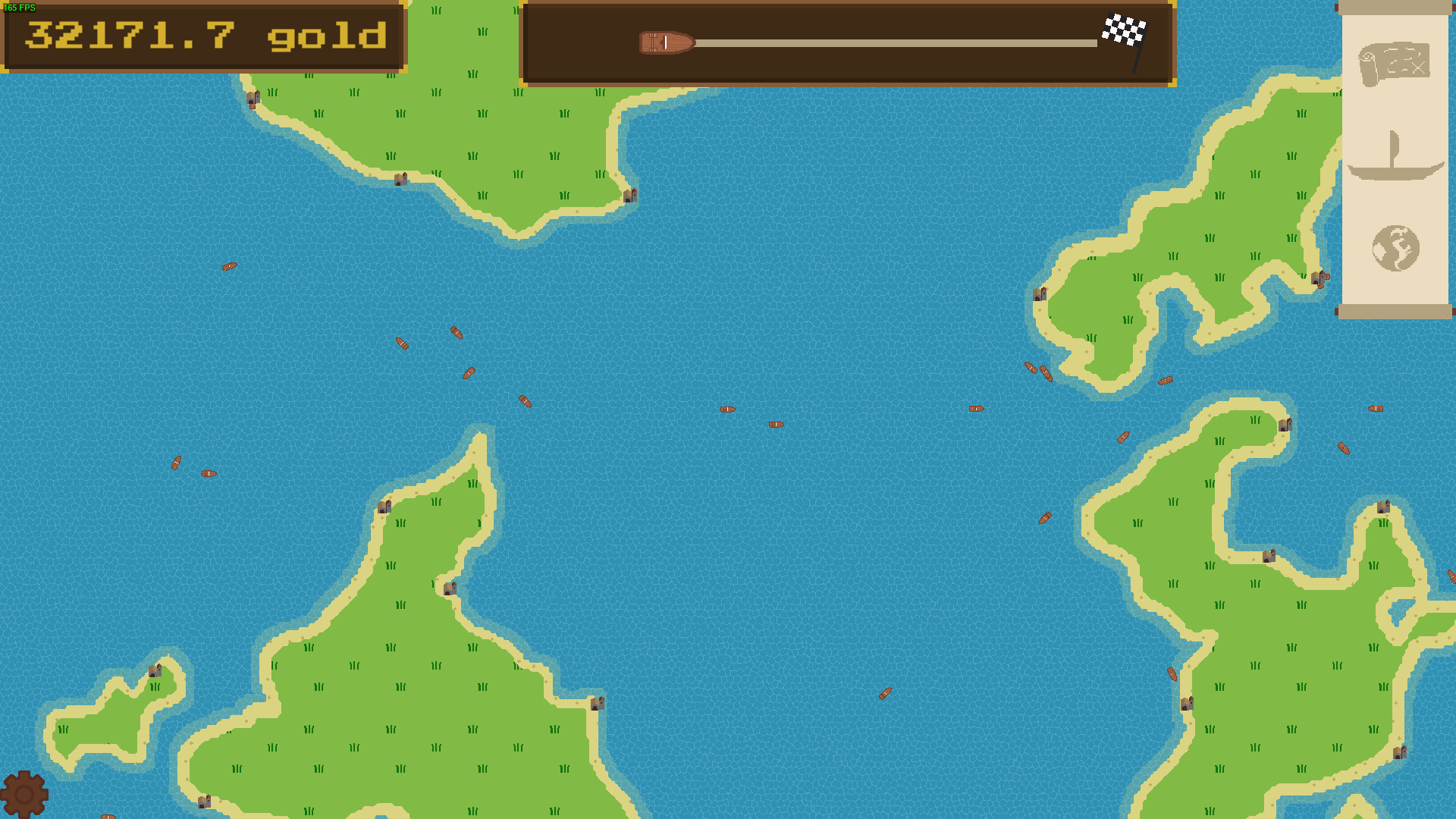Select the boat sailing in the center ocean
This screenshot has width=1456, height=819.
727,409
